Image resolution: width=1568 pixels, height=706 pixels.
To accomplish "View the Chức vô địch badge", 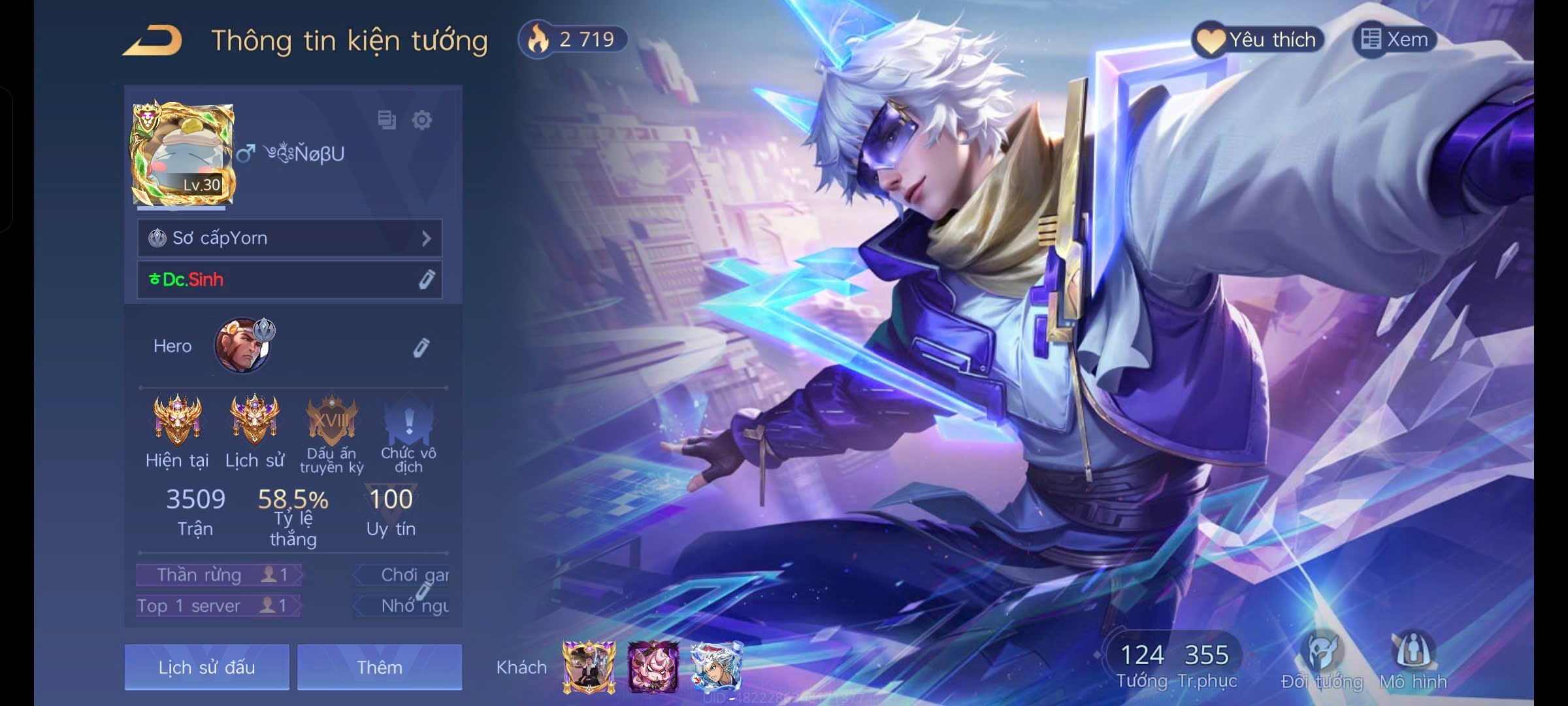I will pyautogui.click(x=409, y=422).
